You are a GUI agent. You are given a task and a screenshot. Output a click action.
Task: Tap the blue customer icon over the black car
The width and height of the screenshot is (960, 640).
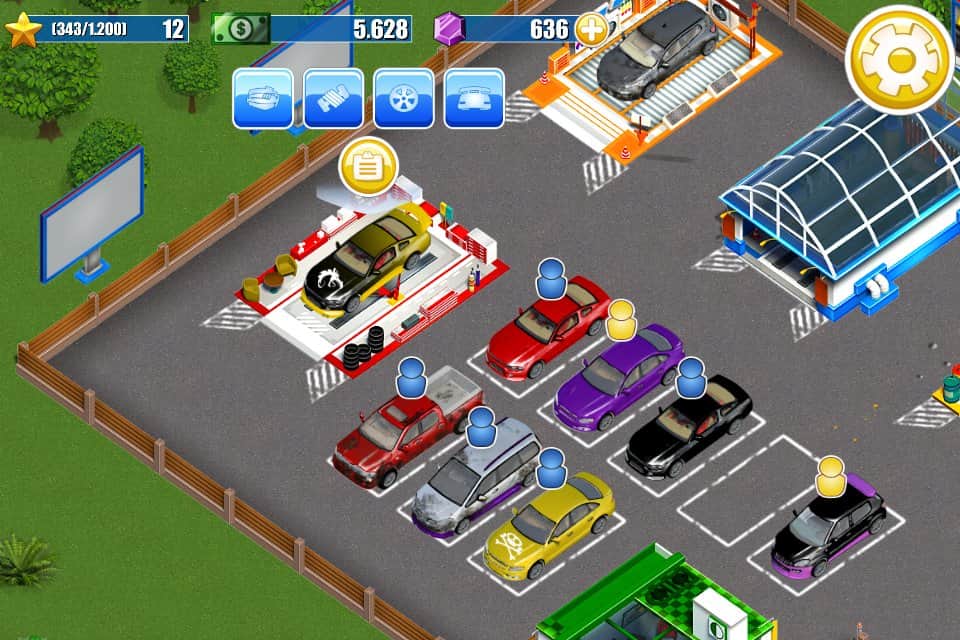(x=691, y=378)
